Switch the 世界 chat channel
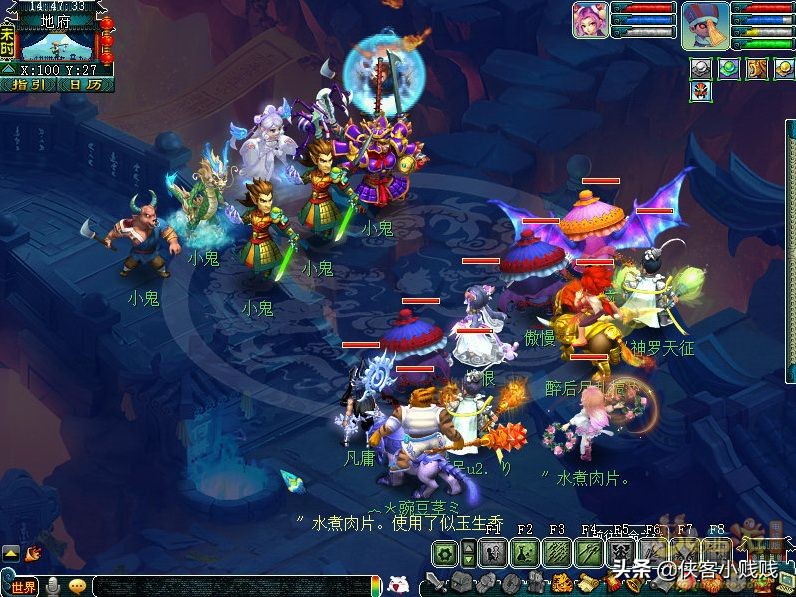796x597 pixels. 23,587
